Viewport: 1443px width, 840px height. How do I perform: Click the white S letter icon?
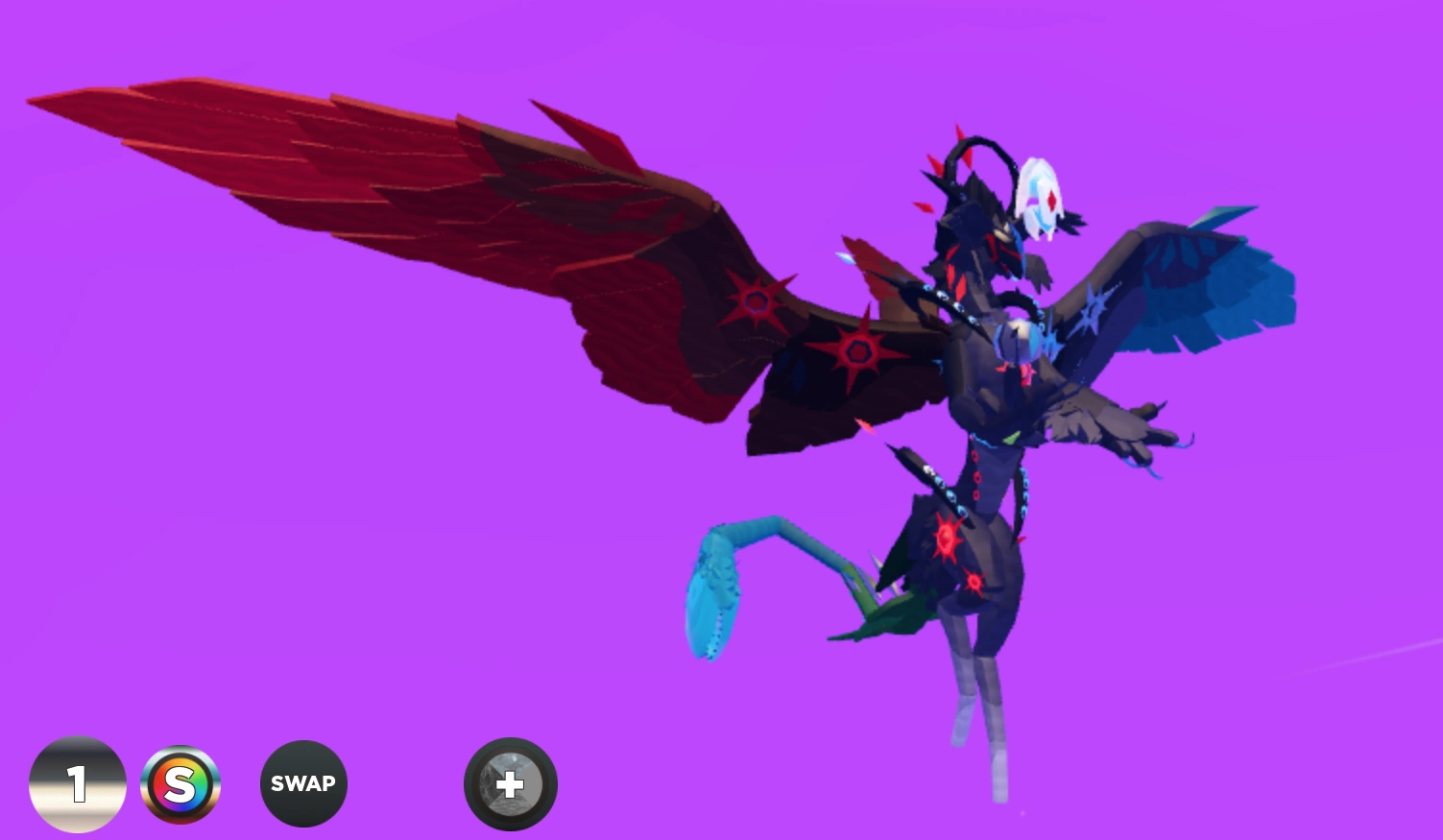(181, 783)
